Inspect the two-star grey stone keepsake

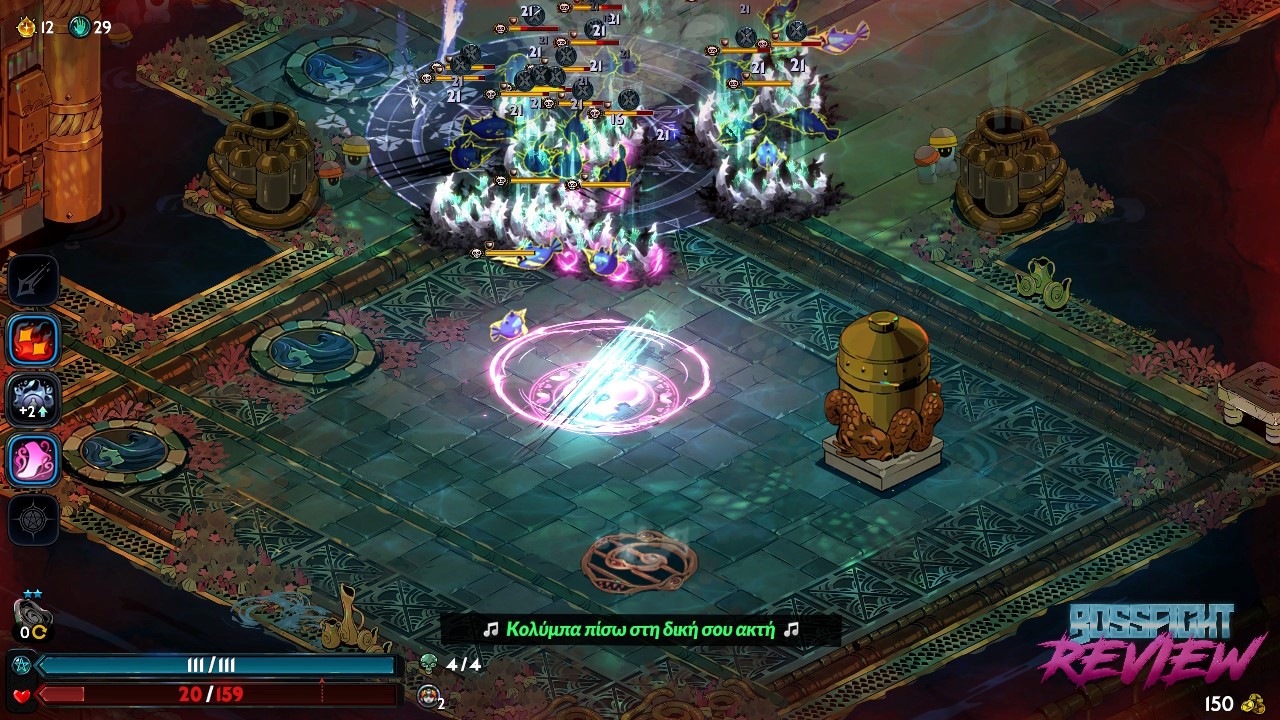(33, 612)
